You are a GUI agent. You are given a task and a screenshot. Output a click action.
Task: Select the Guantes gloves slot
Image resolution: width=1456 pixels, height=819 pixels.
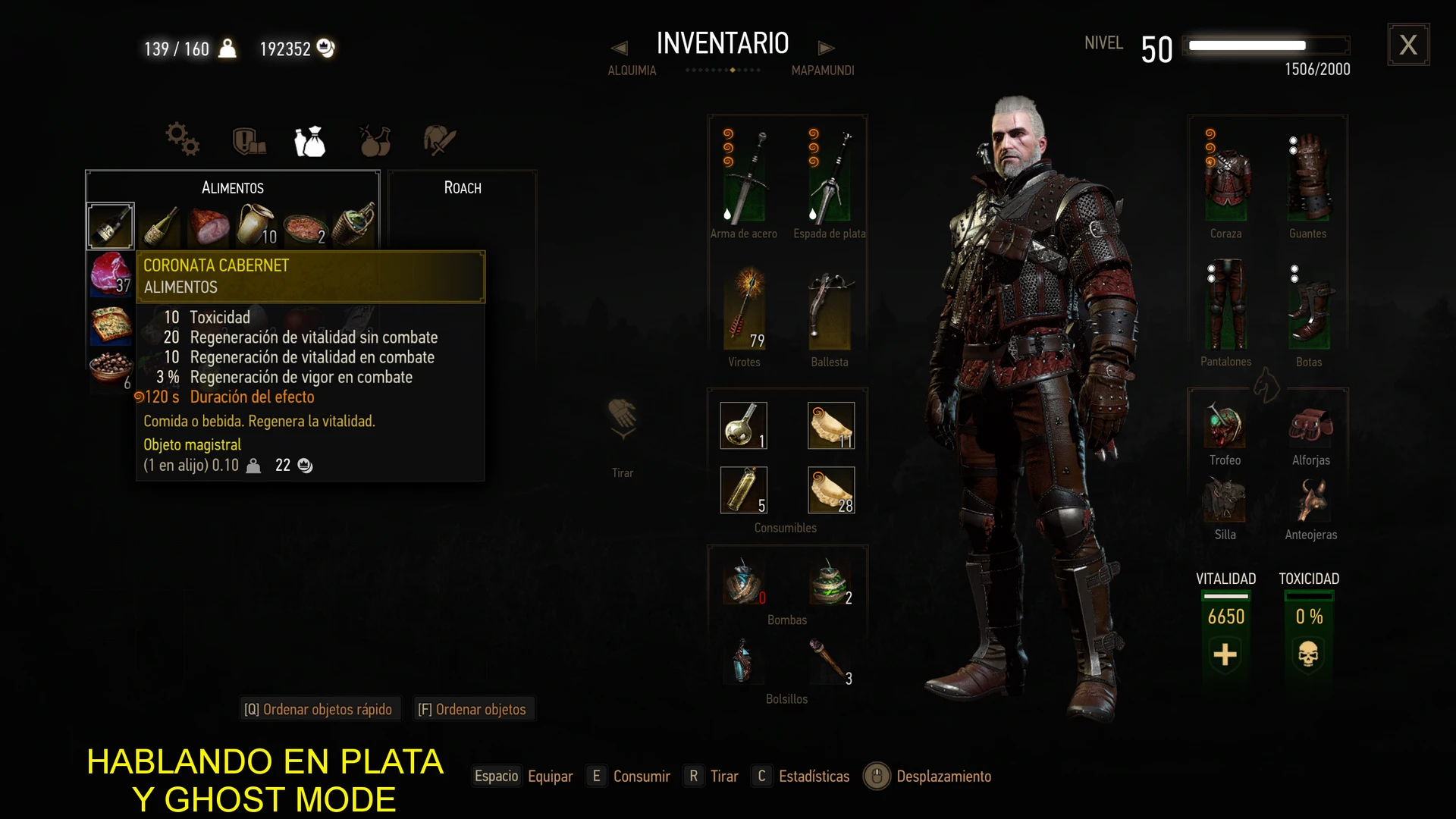1308,177
